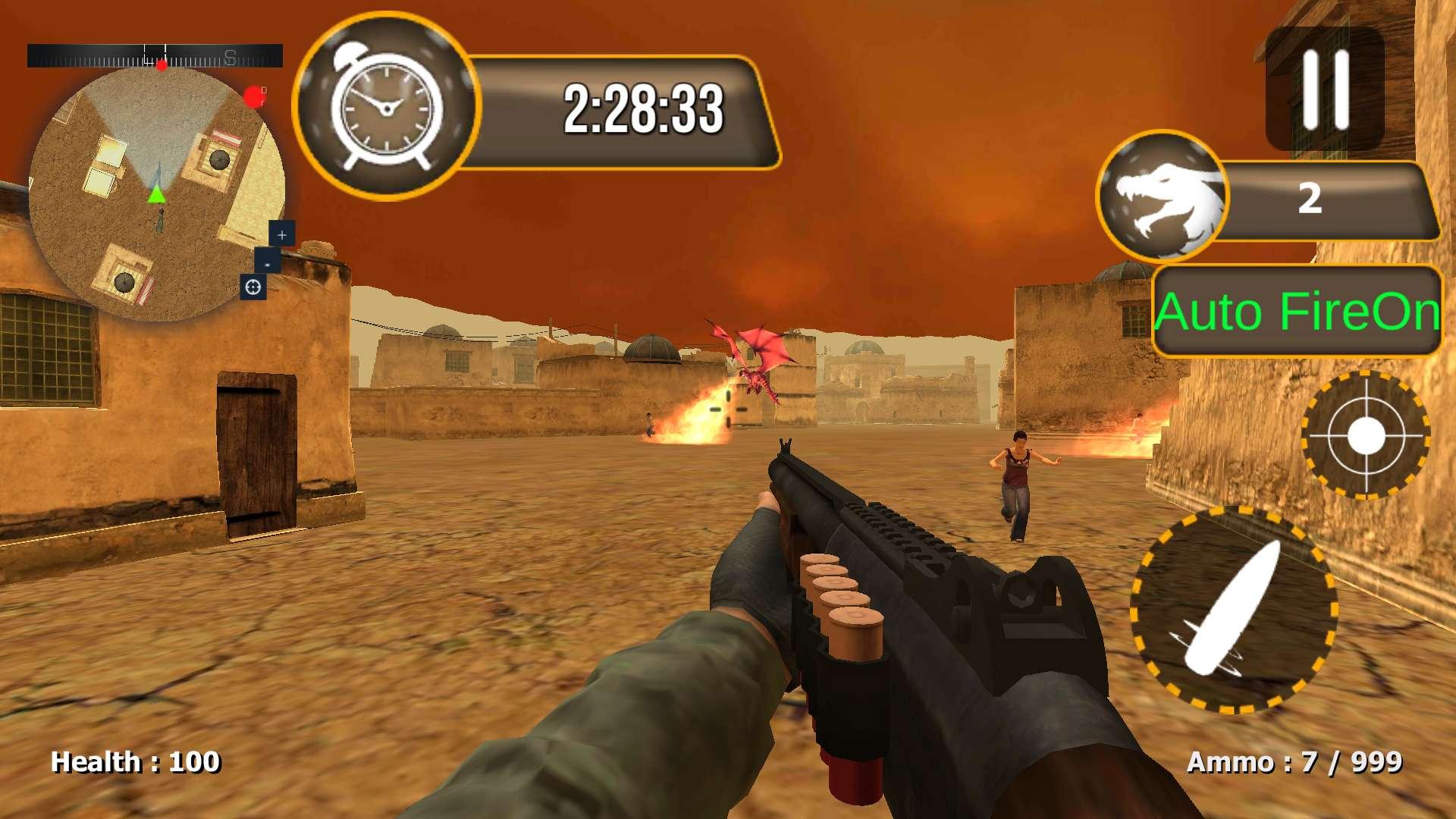Tap the crosshair aim button

click(1366, 435)
